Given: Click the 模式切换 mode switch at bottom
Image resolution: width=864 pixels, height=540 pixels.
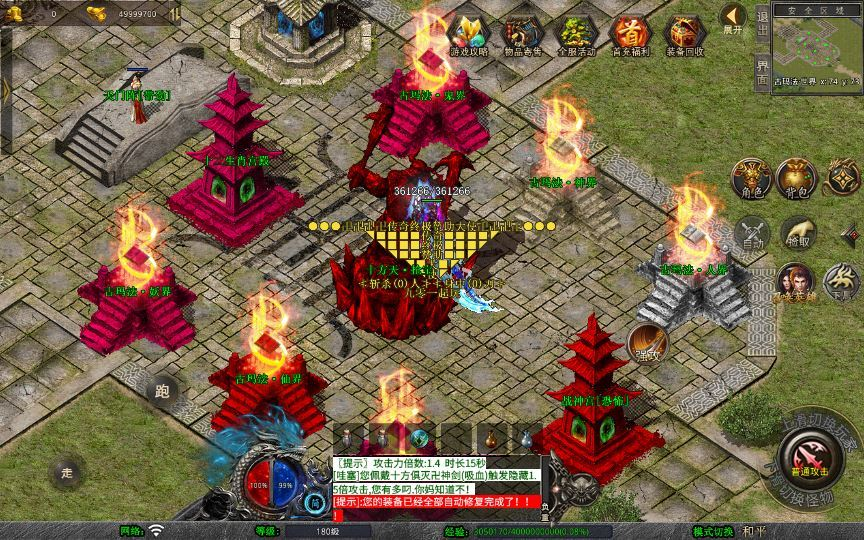Looking at the screenshot, I should (715, 530).
